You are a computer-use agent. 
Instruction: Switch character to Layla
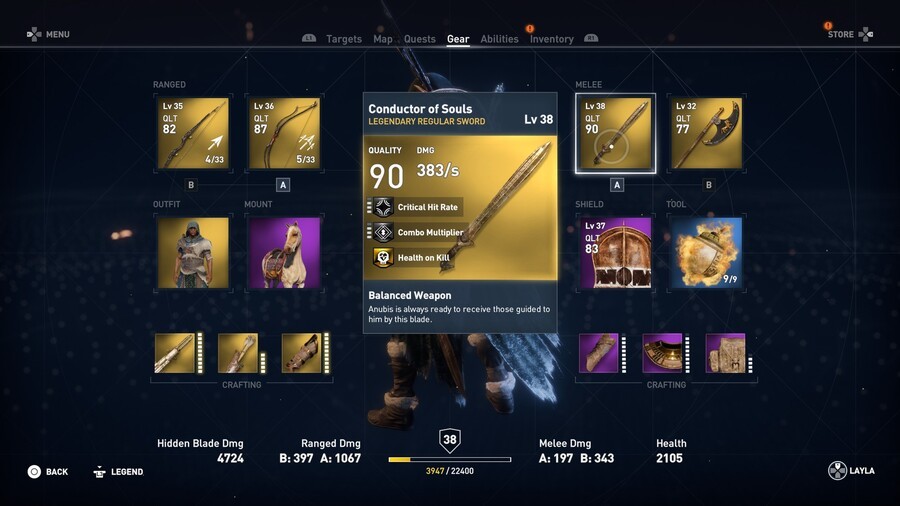click(851, 471)
